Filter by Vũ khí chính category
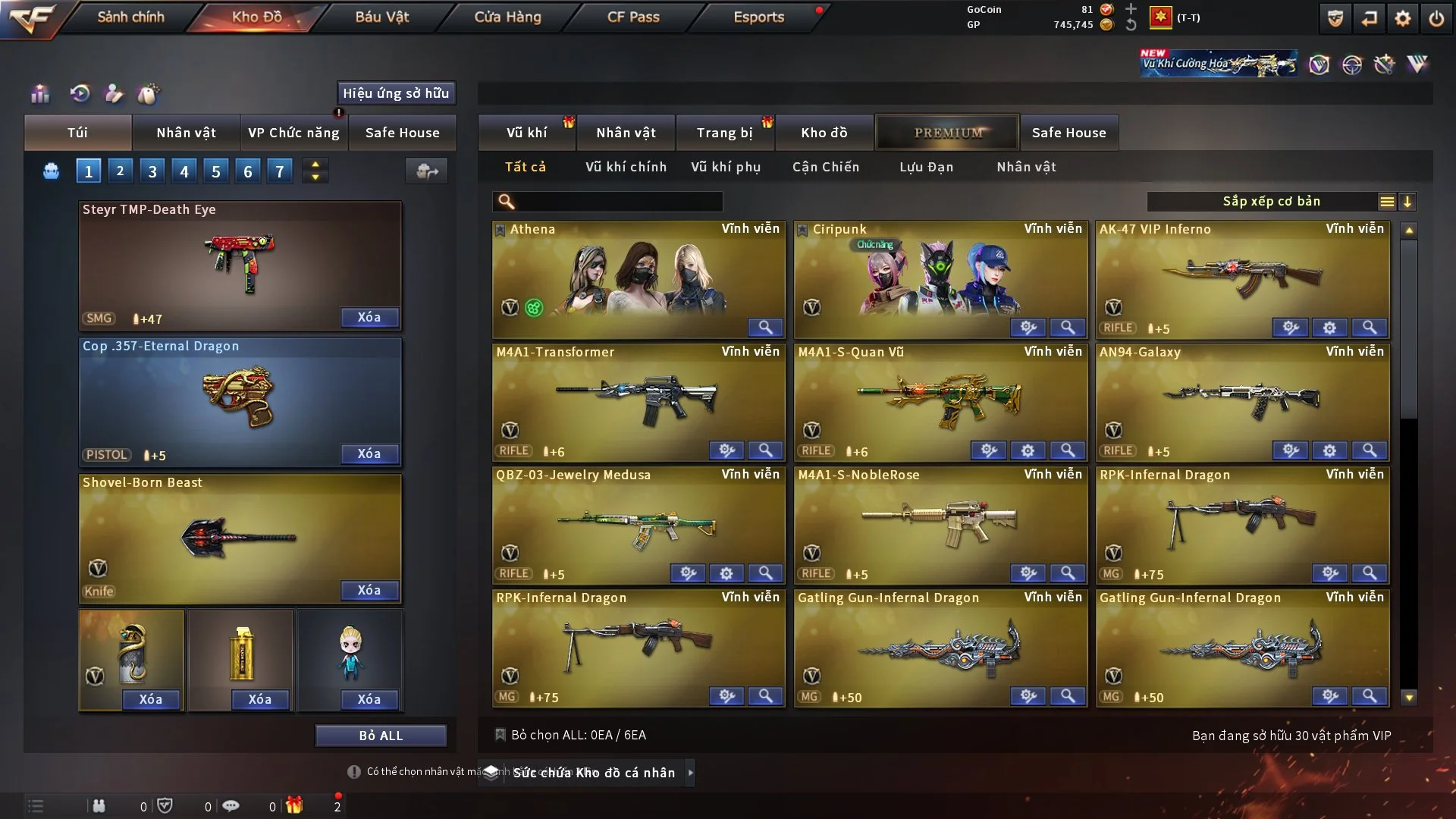Viewport: 1456px width, 819px height. point(626,167)
